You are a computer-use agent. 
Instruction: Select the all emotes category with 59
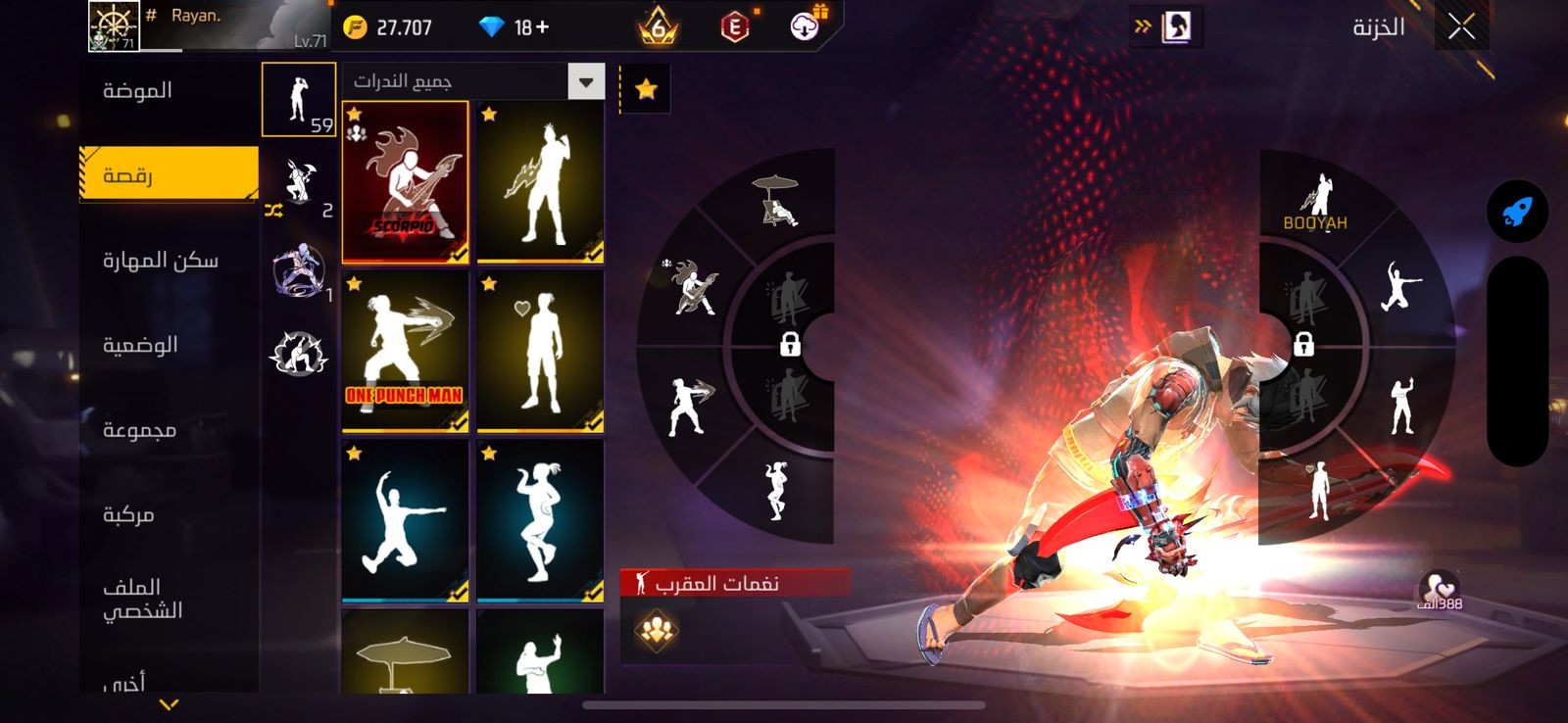[299, 100]
